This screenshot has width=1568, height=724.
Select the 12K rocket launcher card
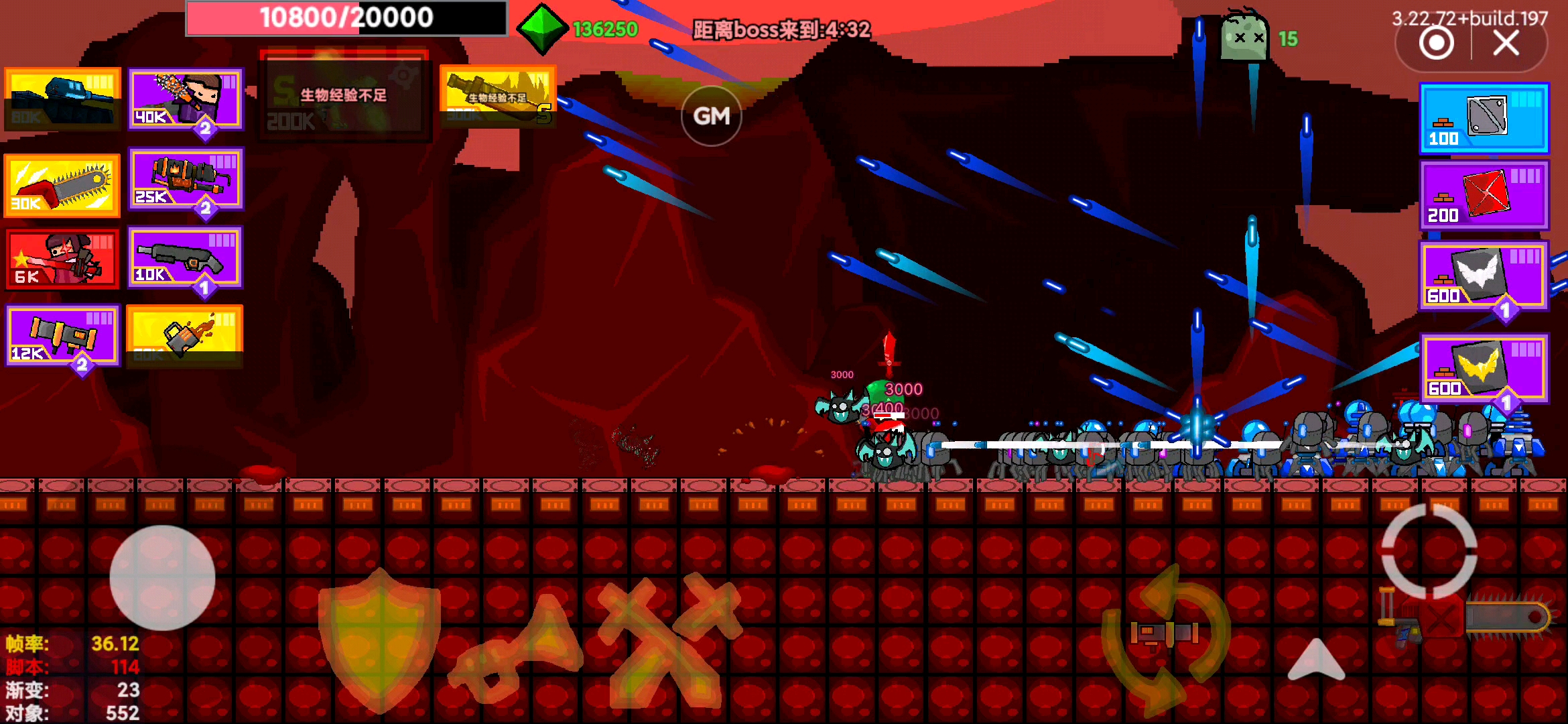click(62, 335)
